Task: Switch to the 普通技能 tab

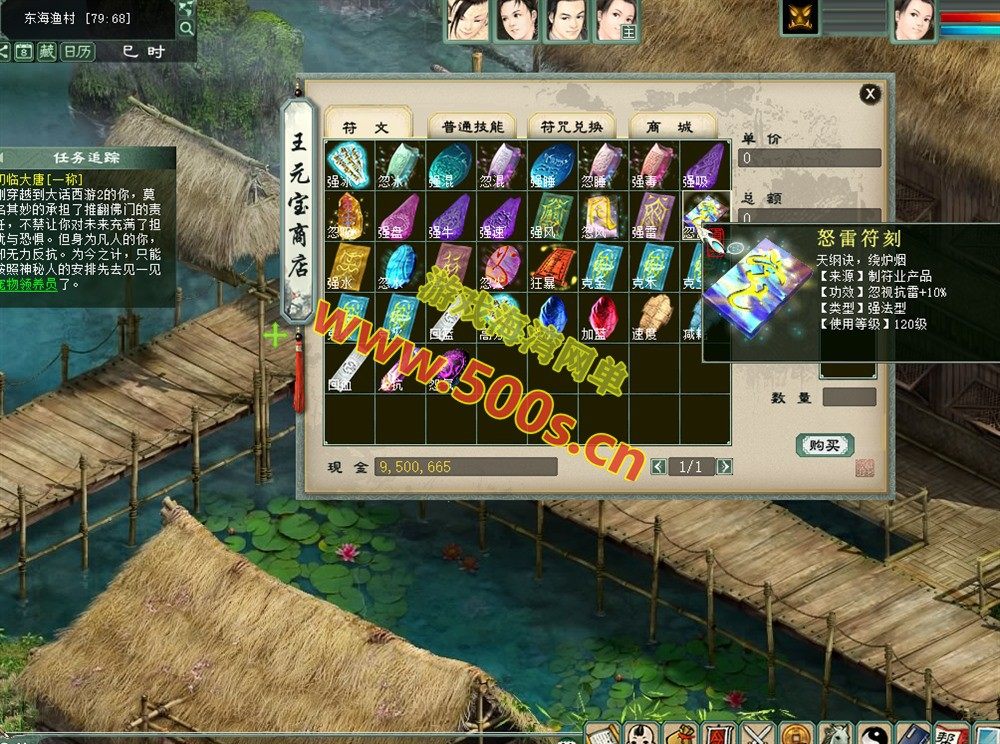Action: (x=471, y=126)
